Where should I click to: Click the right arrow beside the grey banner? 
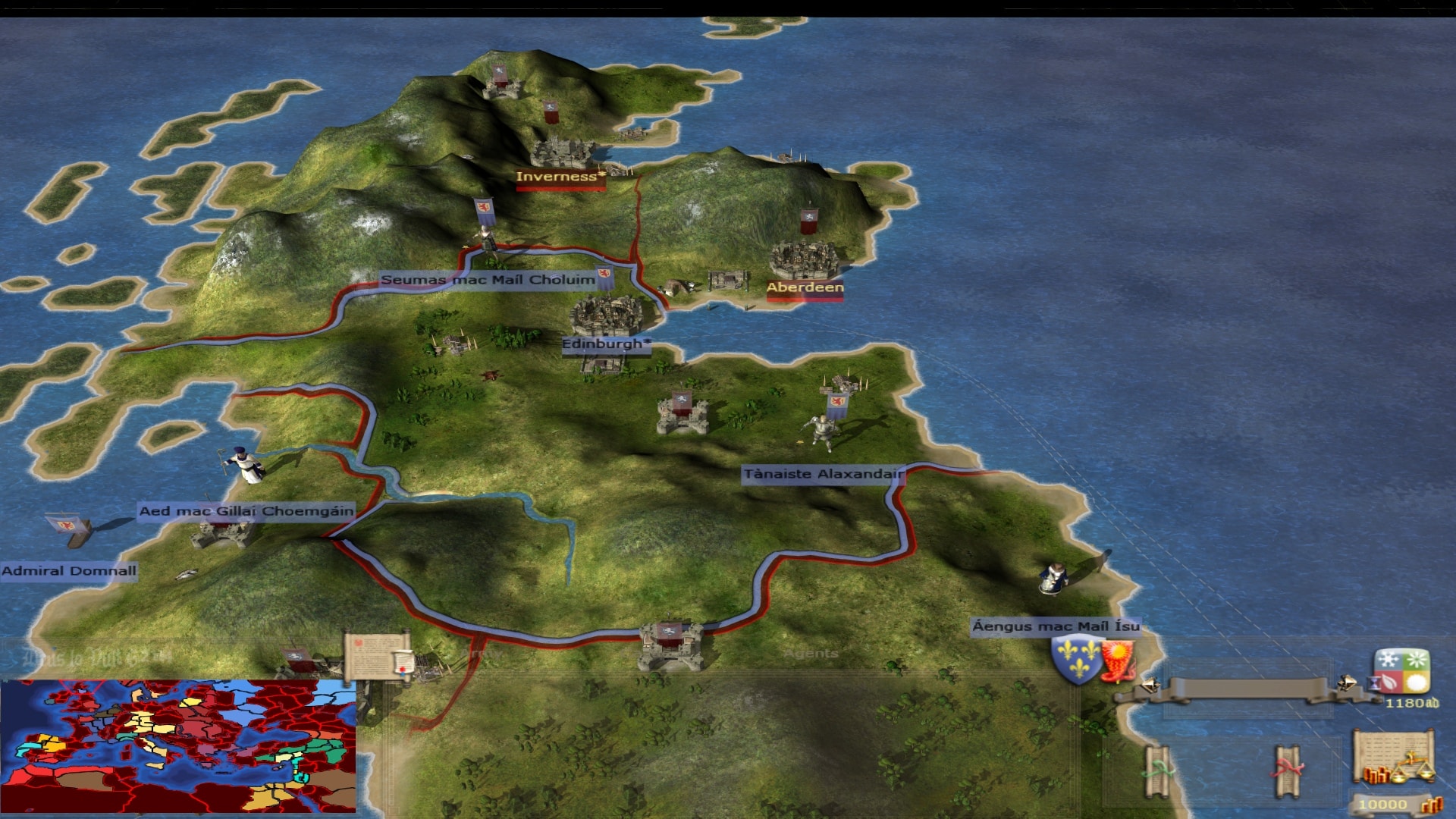(1347, 683)
